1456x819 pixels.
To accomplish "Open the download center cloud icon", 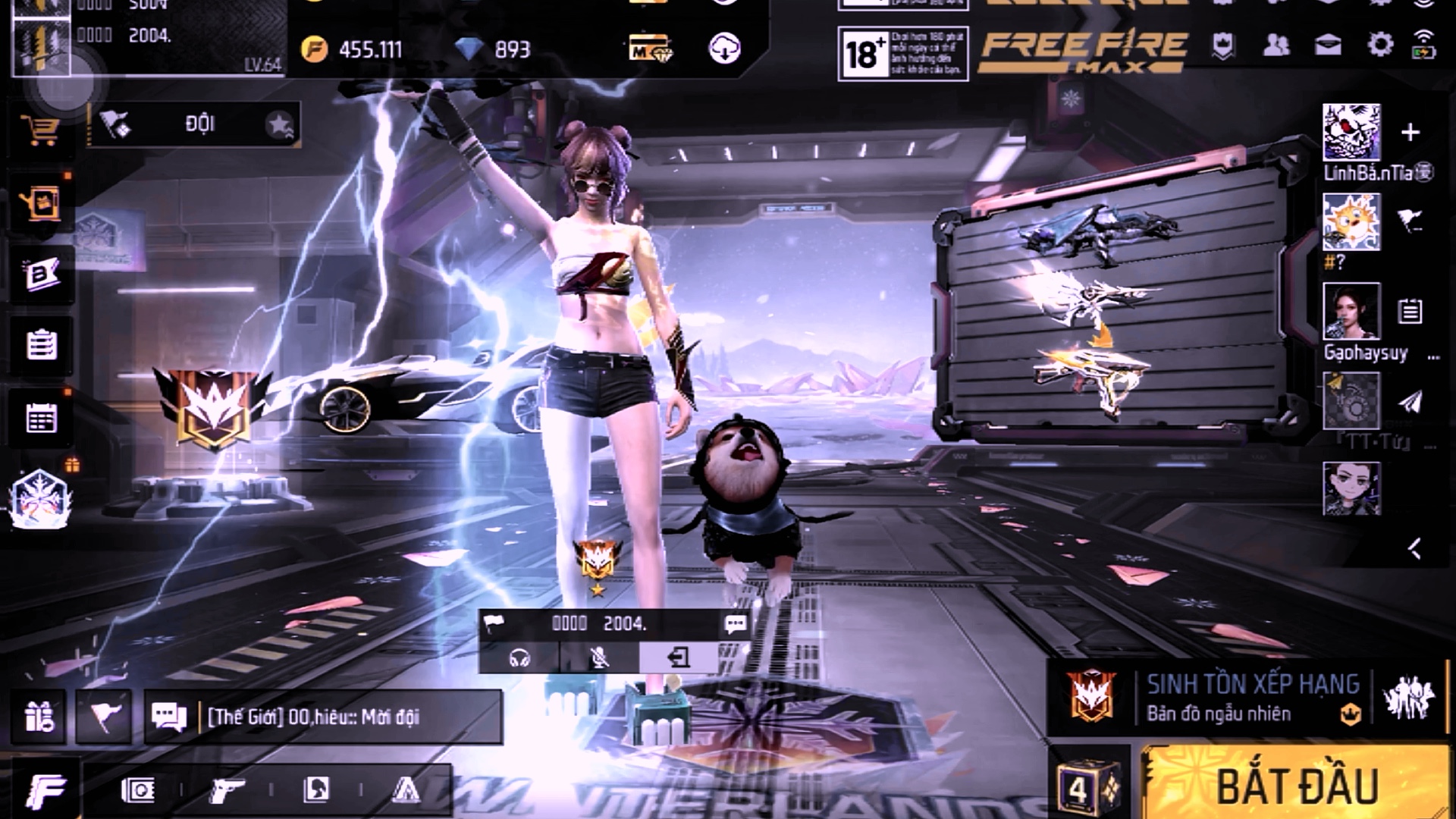I will (x=724, y=49).
